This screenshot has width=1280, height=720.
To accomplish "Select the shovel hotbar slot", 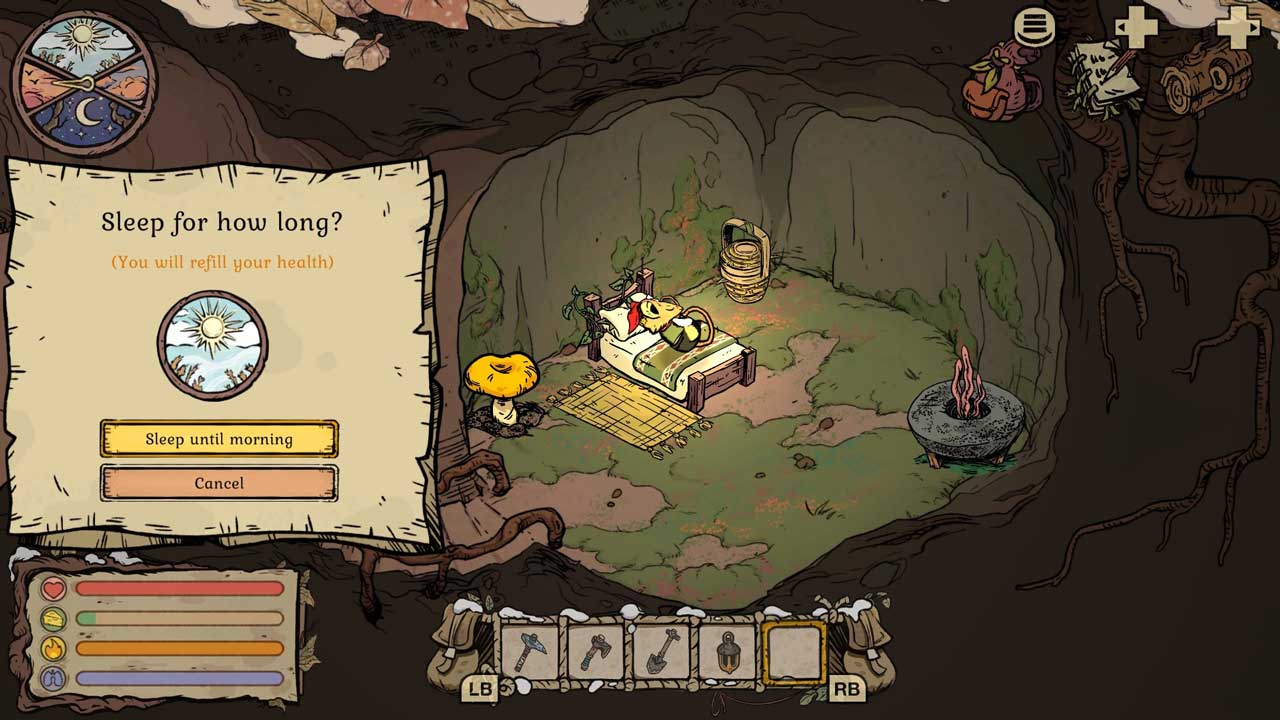I will pyautogui.click(x=662, y=652).
